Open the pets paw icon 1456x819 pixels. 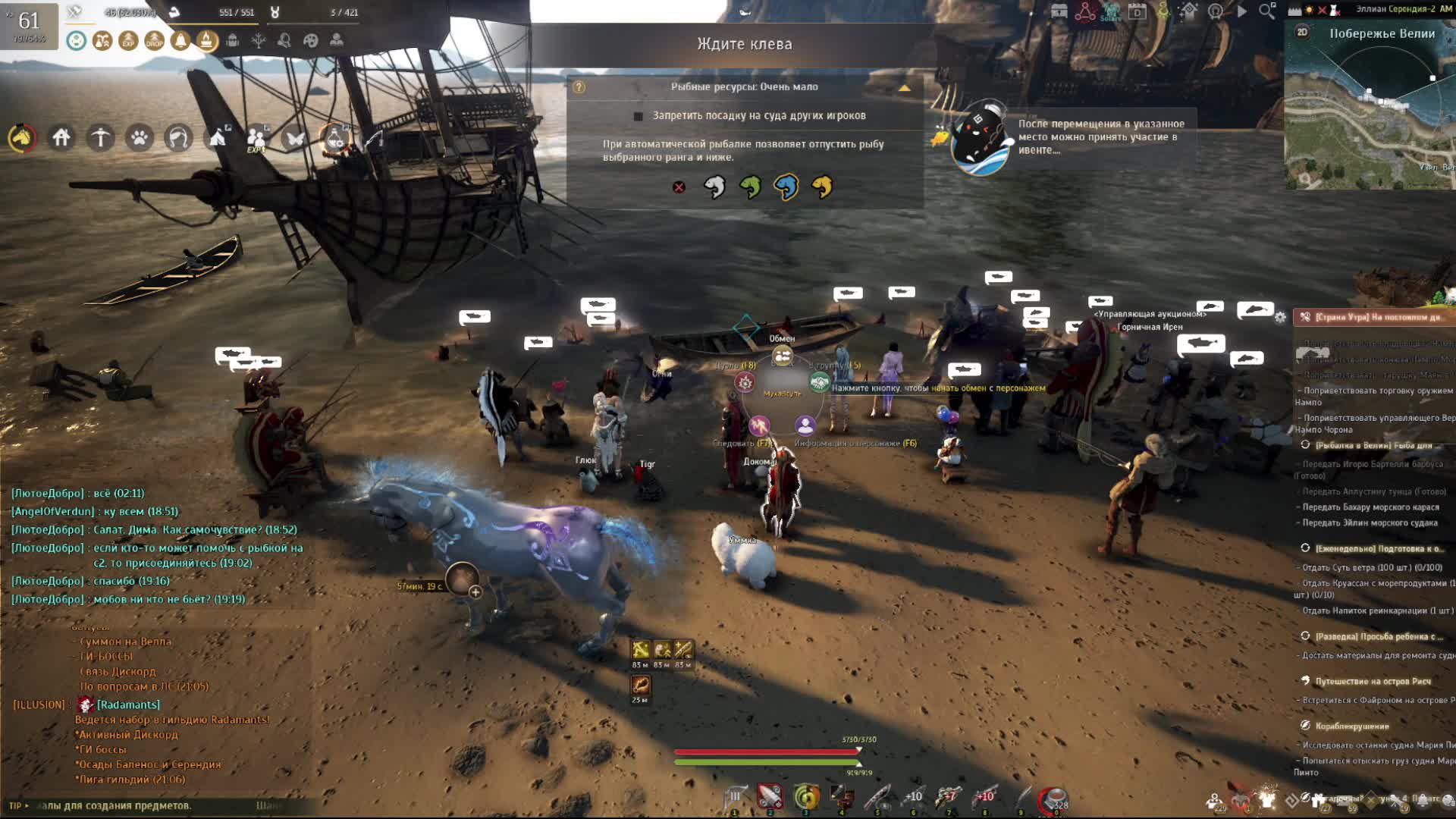pyautogui.click(x=140, y=138)
